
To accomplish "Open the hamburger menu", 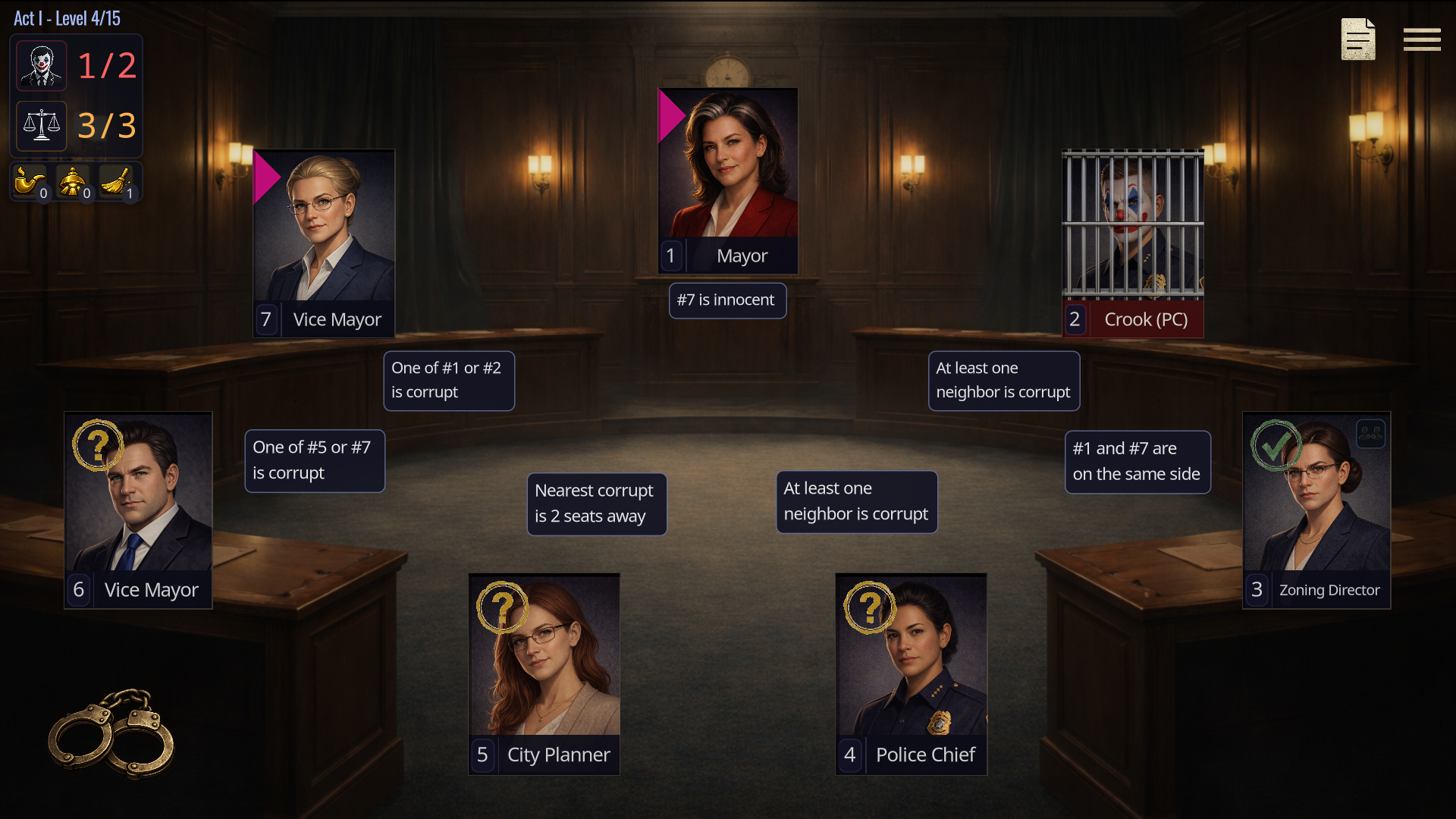I will point(1421,39).
